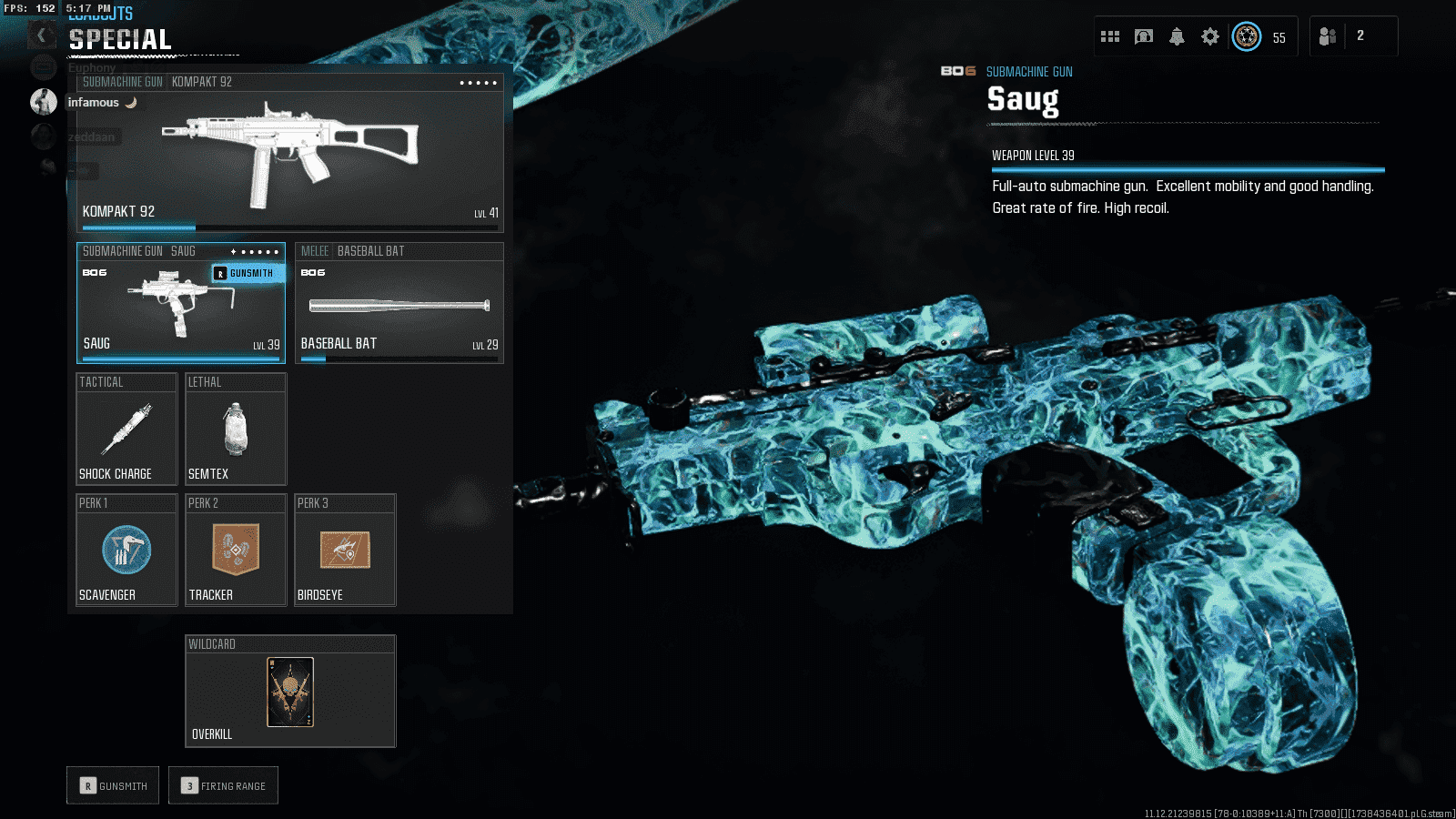Select the Kompakt 92 primary weapon slot
Viewport: 1456px width, 819px height.
tap(289, 150)
